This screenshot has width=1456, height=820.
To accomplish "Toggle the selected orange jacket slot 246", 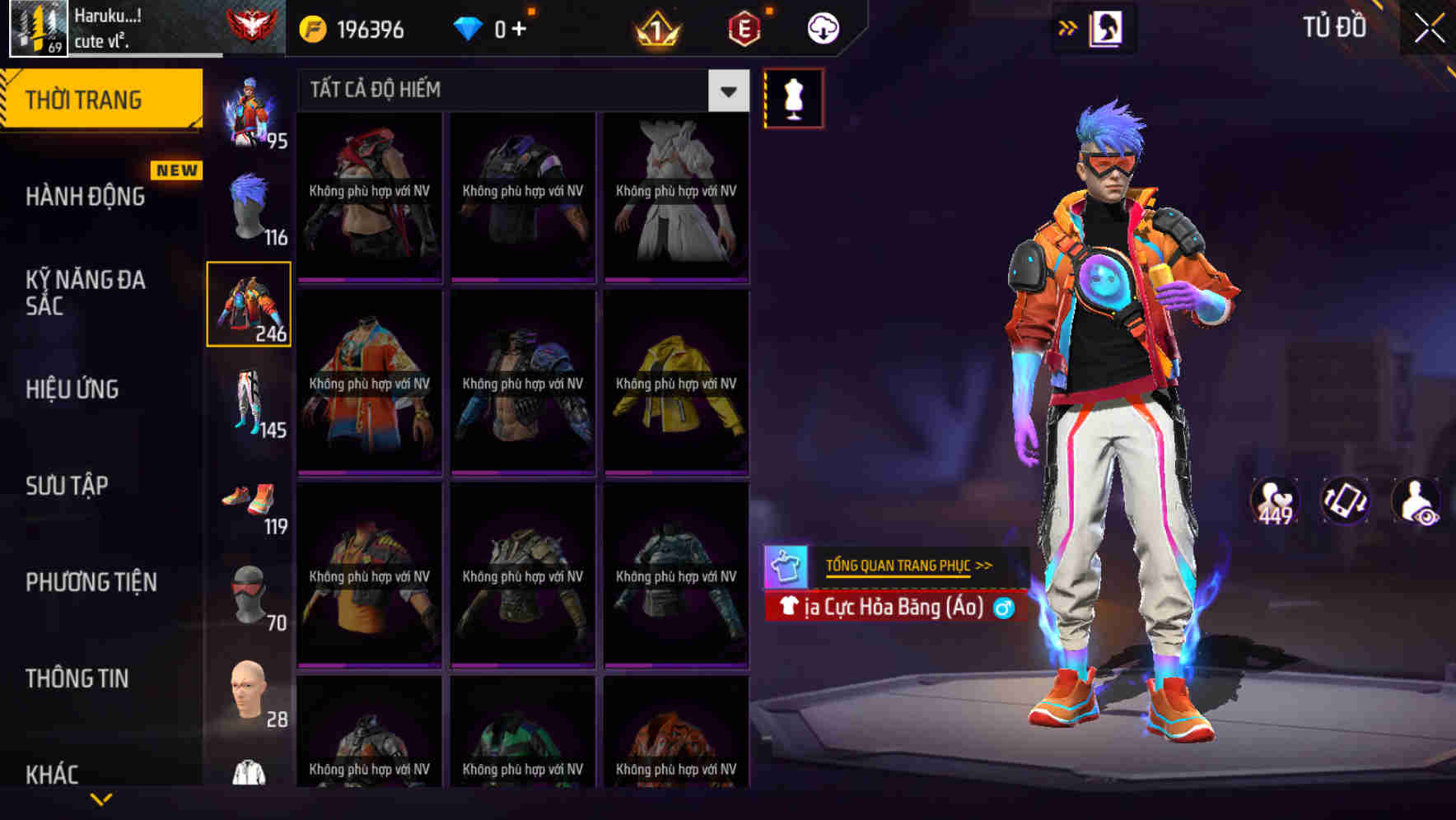I will click(249, 303).
